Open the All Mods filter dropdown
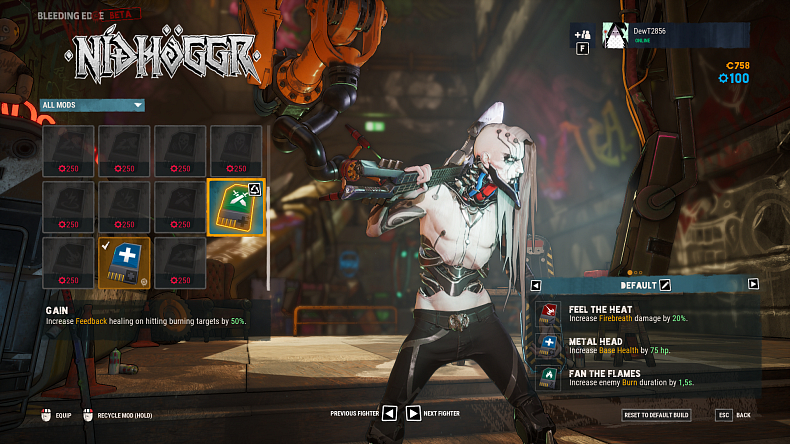Viewport: 790px width, 444px height. (93, 105)
